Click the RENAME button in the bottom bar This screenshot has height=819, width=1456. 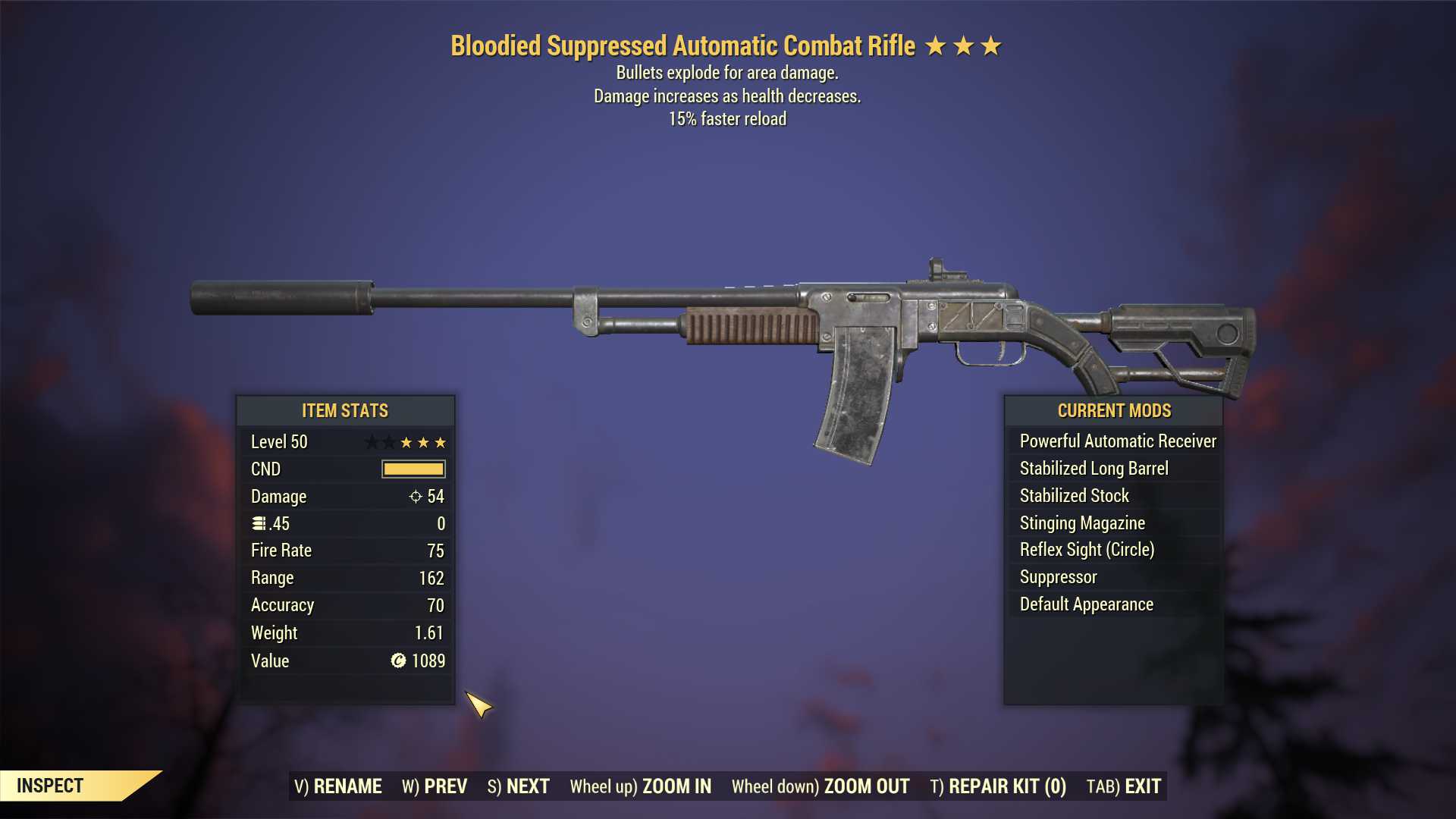click(x=338, y=786)
